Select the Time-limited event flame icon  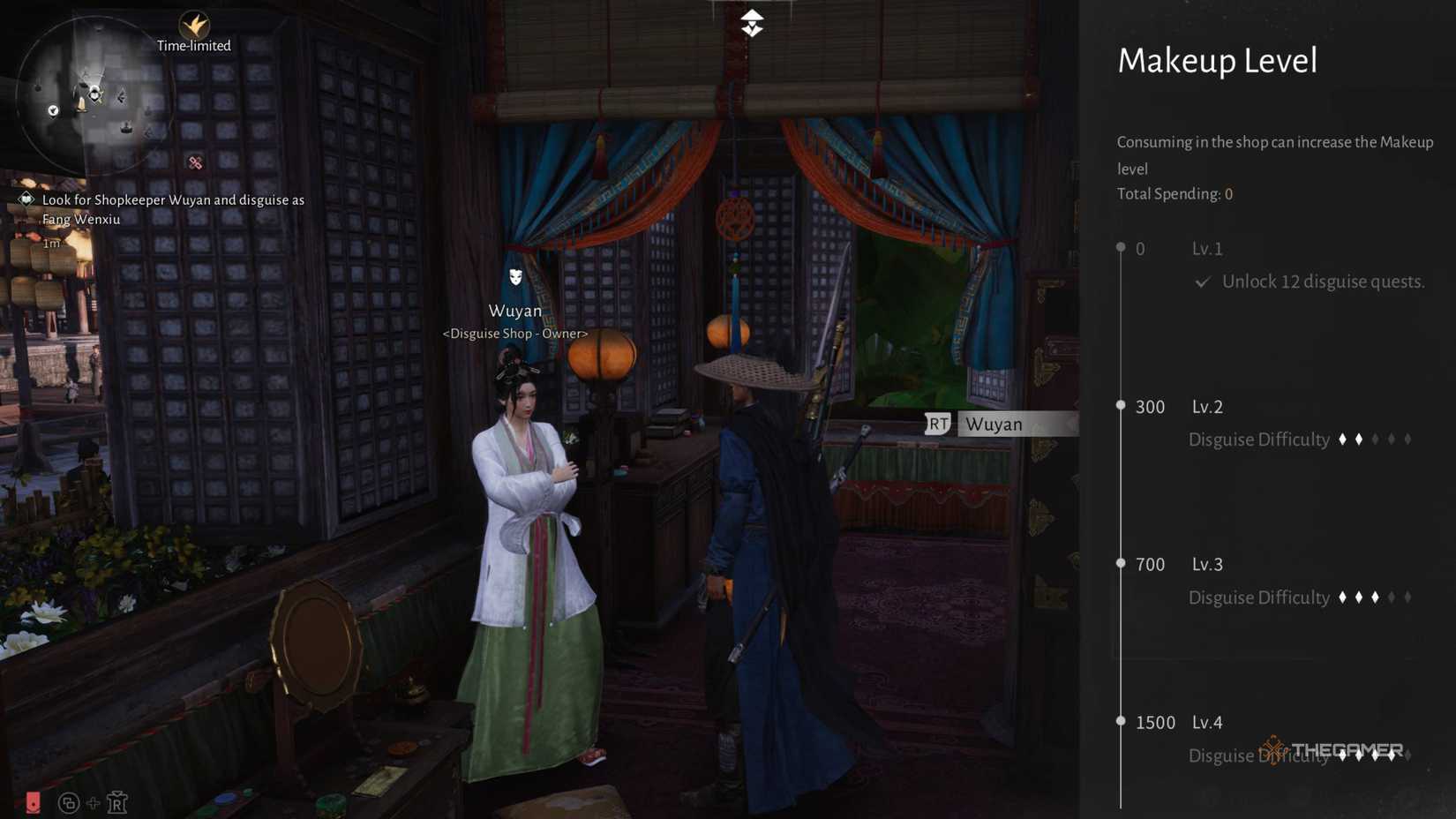193,26
